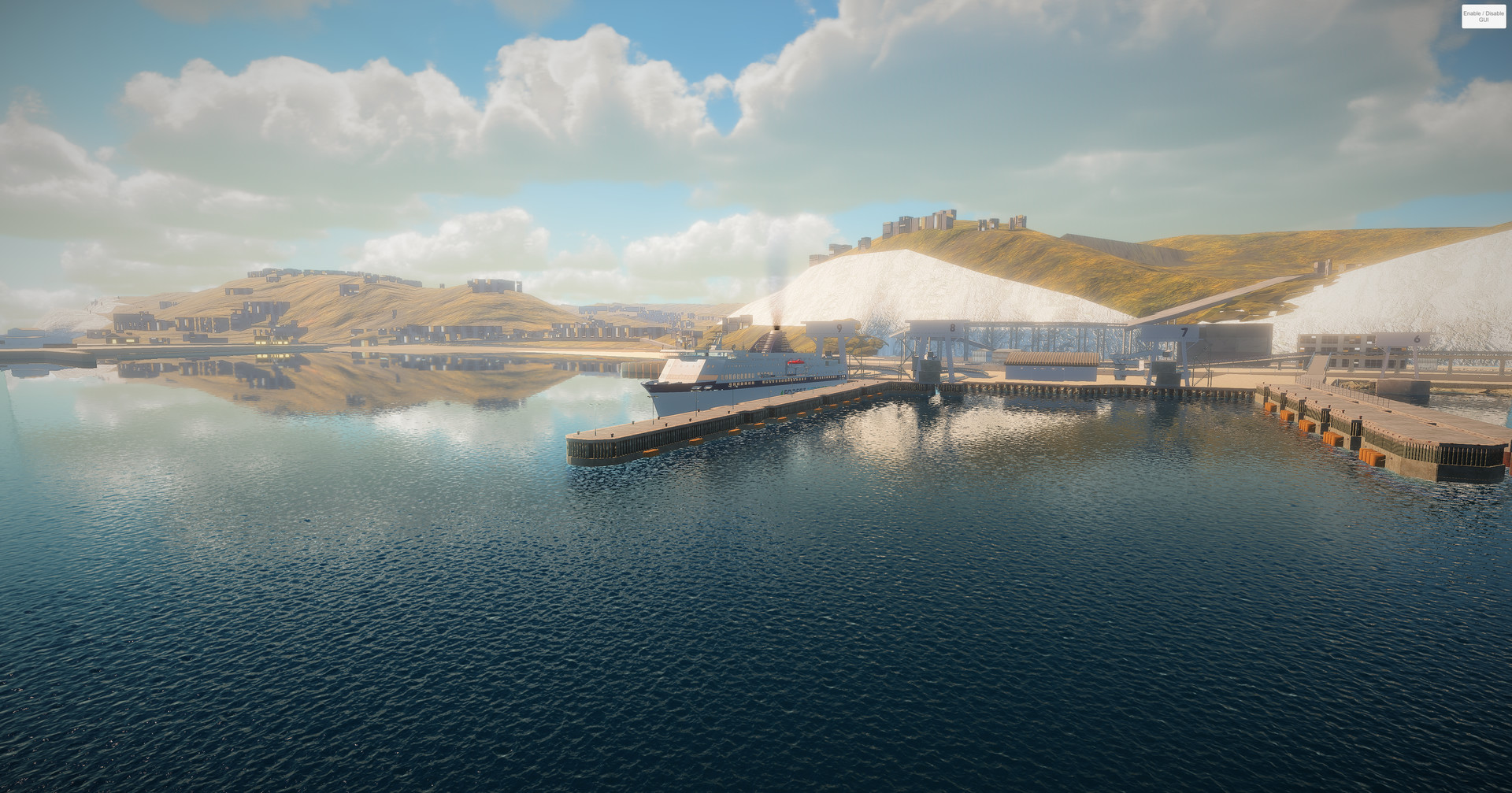Select the covered warehouse shed behind berth 8

pos(1051,362)
